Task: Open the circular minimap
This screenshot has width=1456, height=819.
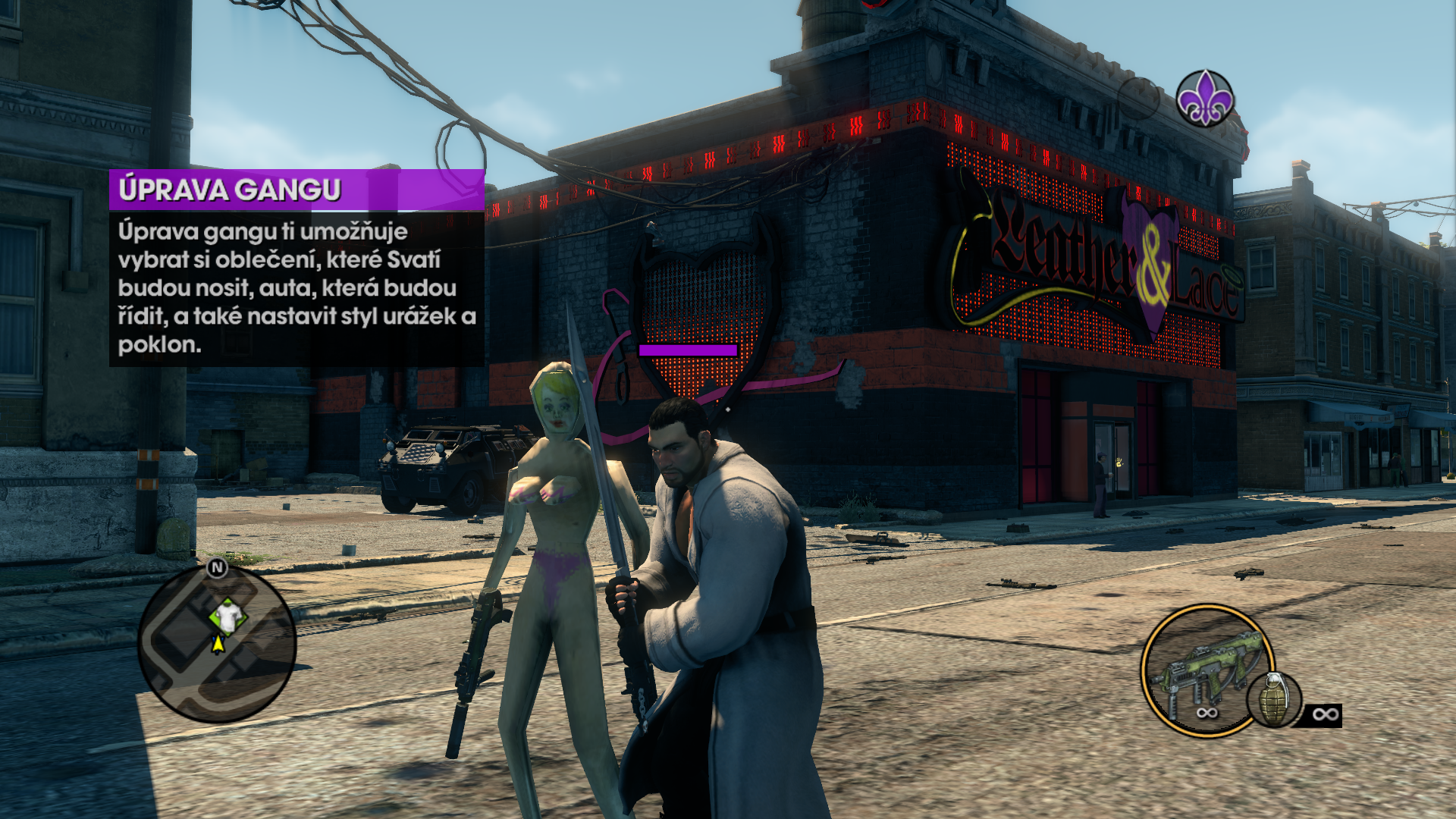Action: pyautogui.click(x=217, y=643)
